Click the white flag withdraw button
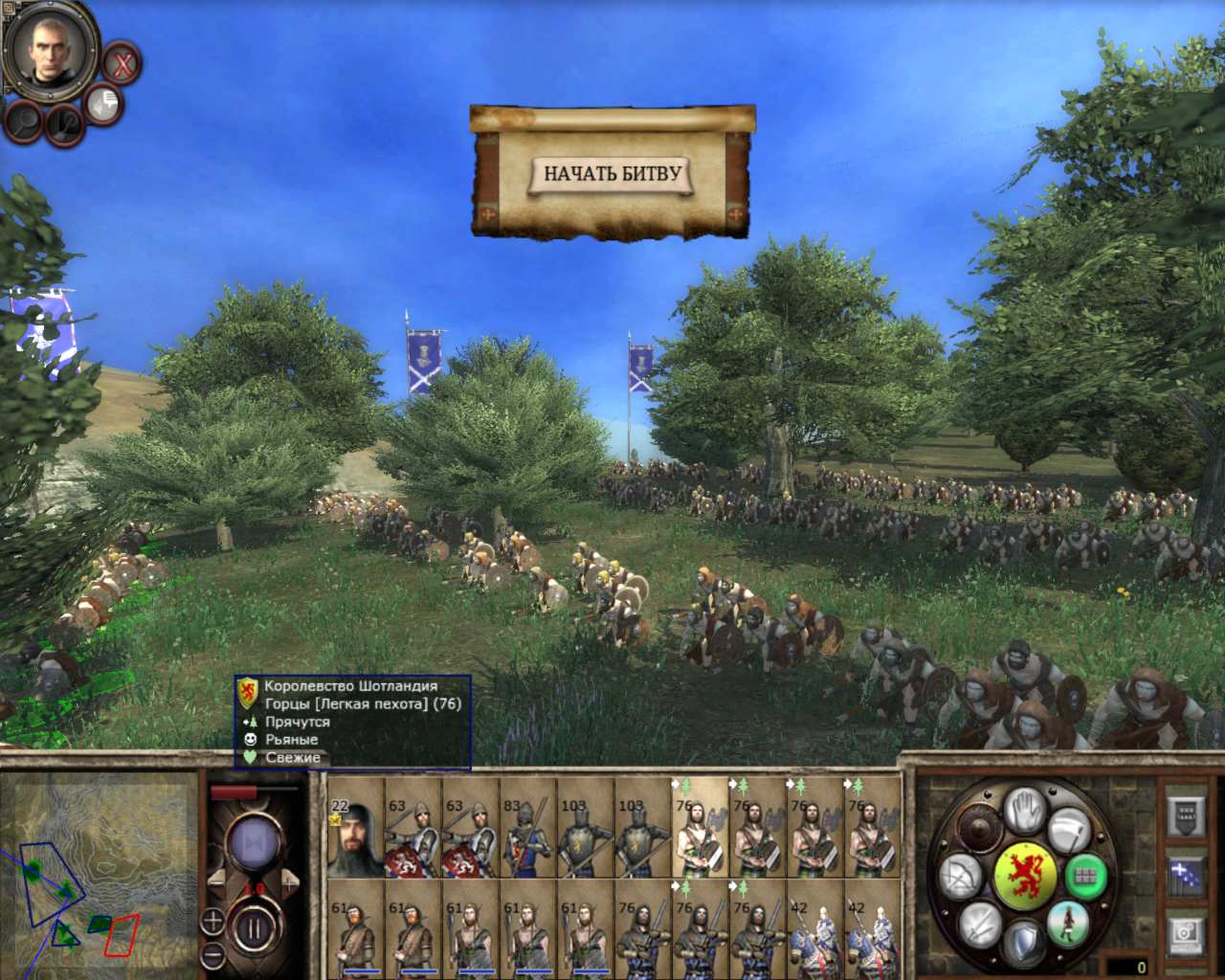The image size is (1225, 980). 1068,829
